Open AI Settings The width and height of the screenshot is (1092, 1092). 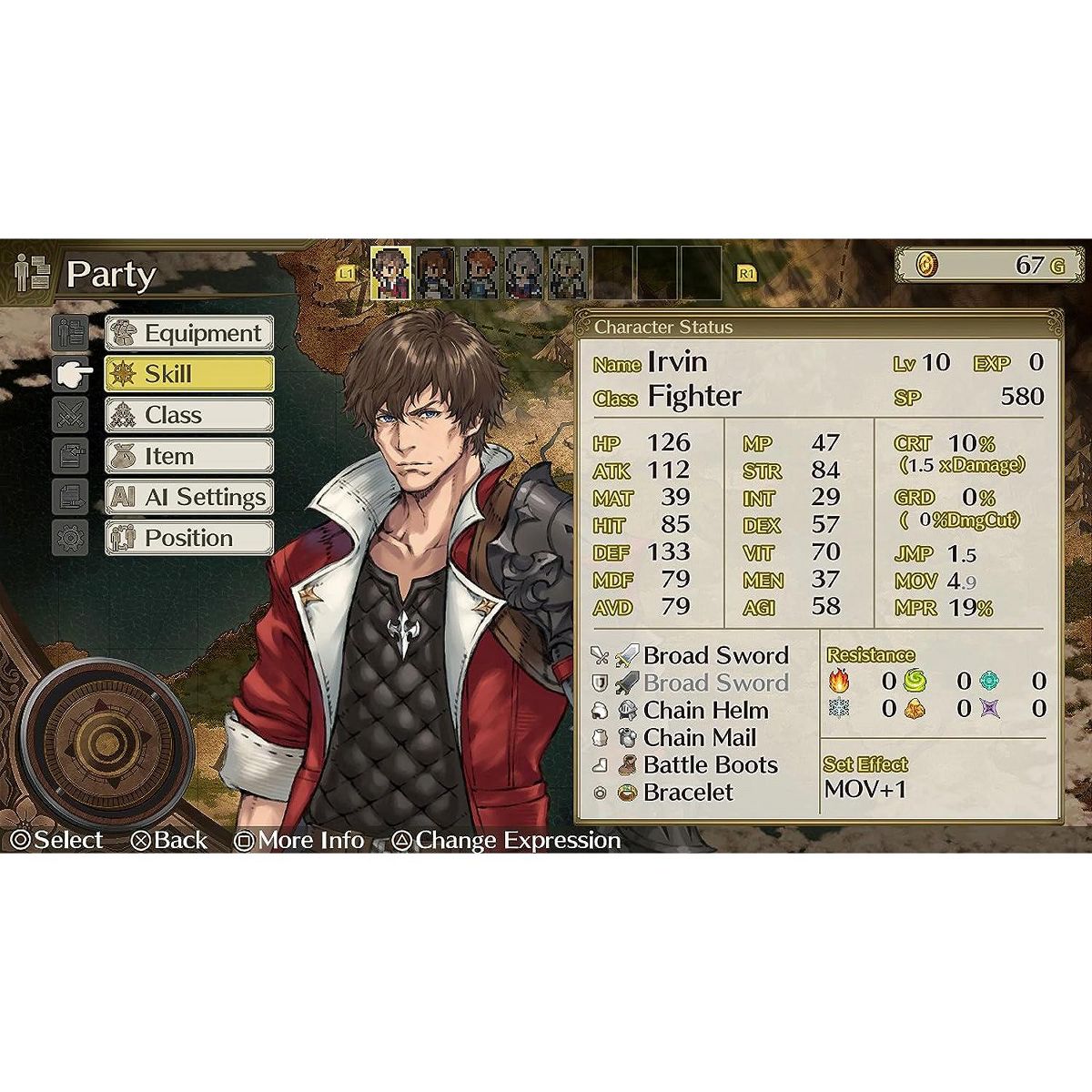click(x=189, y=497)
